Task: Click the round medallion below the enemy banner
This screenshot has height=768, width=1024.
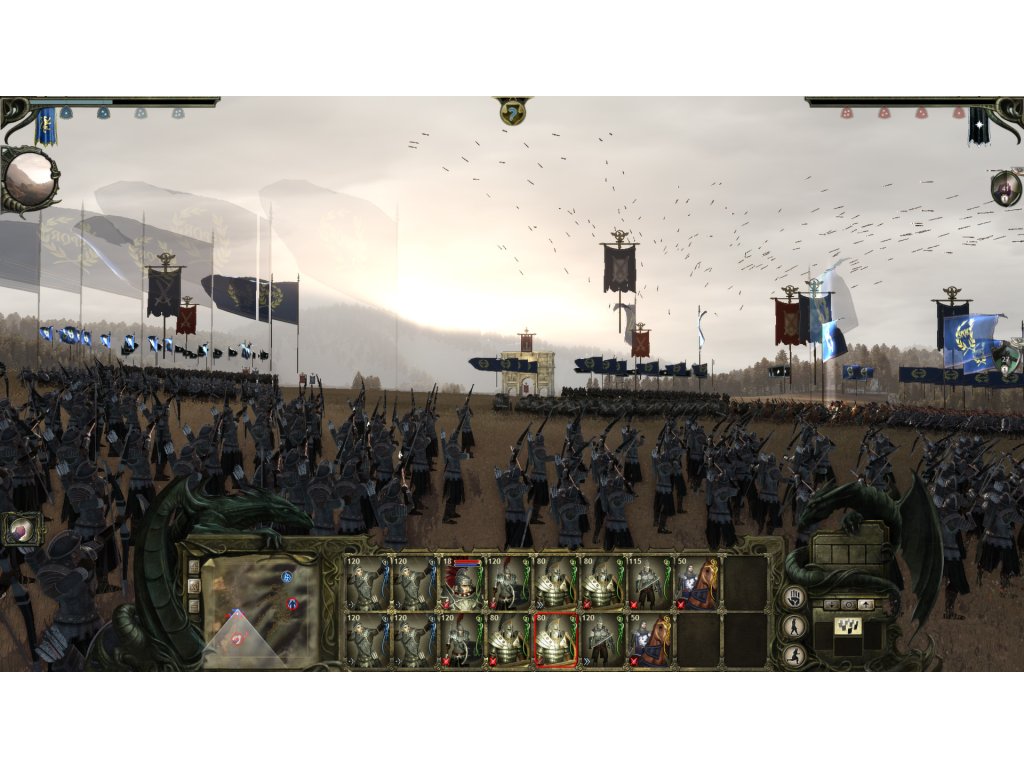Action: pos(1005,187)
